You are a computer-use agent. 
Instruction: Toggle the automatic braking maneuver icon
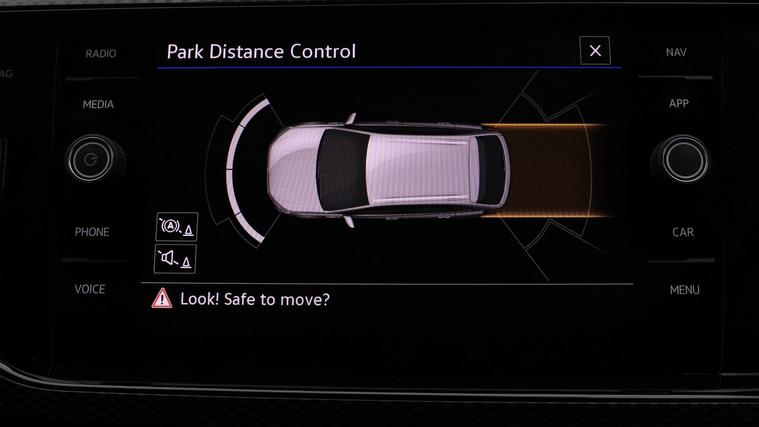point(176,227)
